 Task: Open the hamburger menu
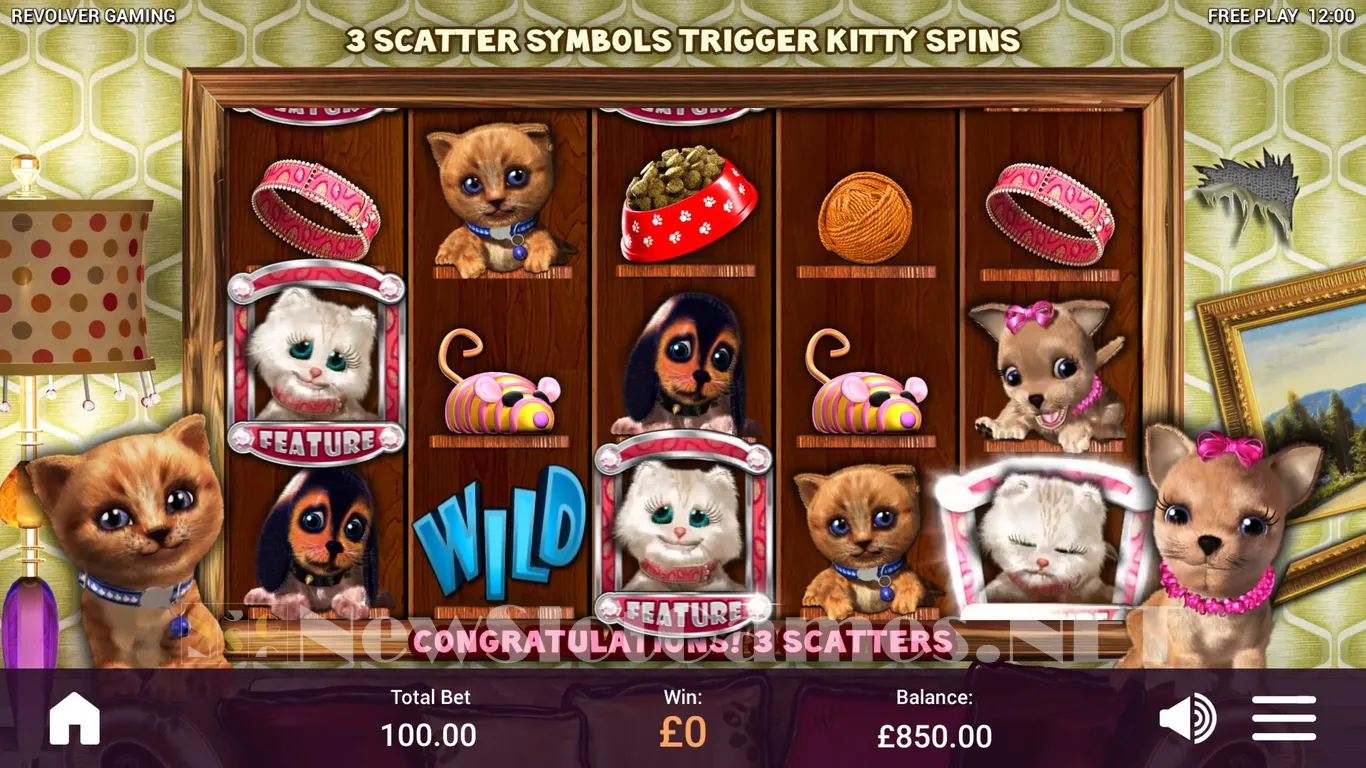[x=1284, y=718]
